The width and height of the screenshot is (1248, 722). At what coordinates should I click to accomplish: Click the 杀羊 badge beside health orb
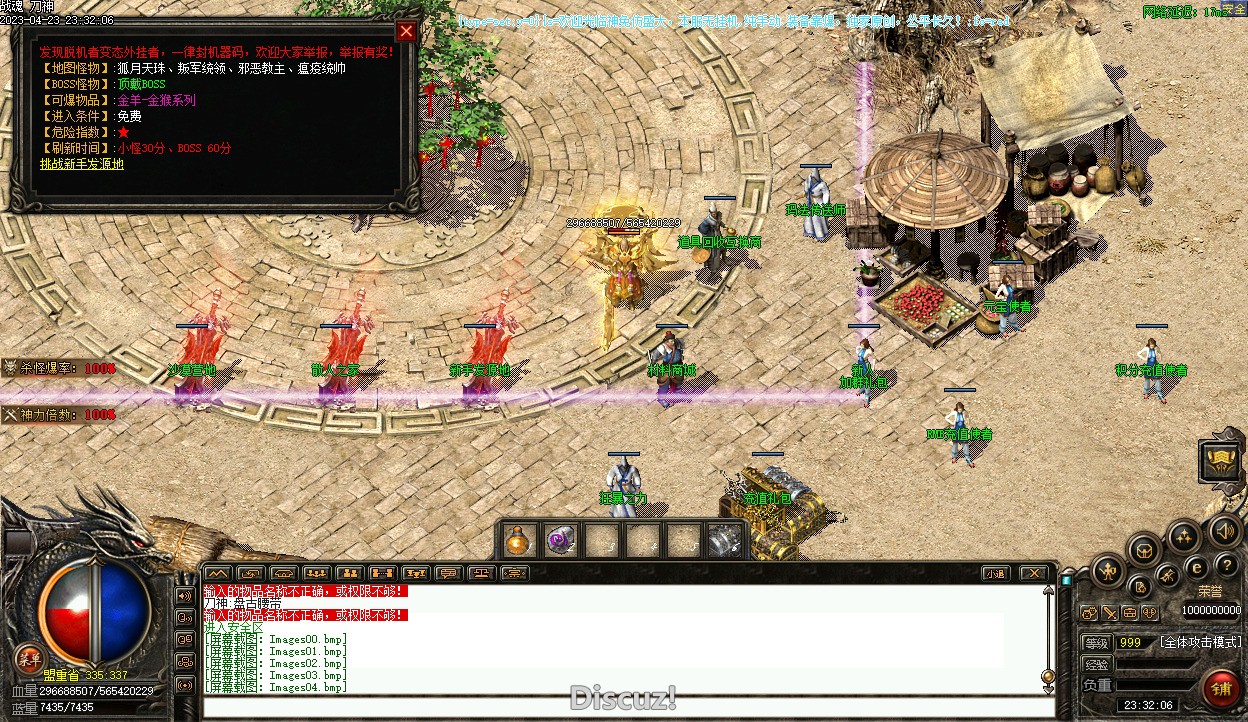pyautogui.click(x=28, y=658)
